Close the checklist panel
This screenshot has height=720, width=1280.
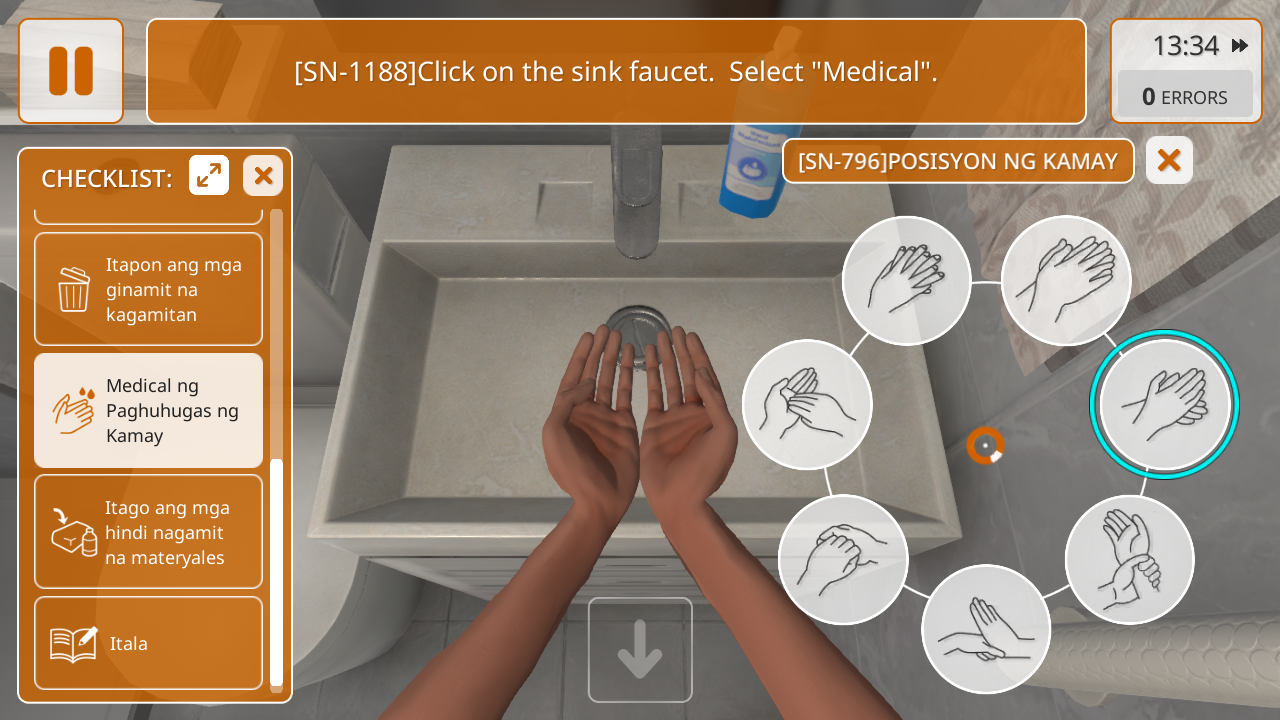(x=263, y=176)
